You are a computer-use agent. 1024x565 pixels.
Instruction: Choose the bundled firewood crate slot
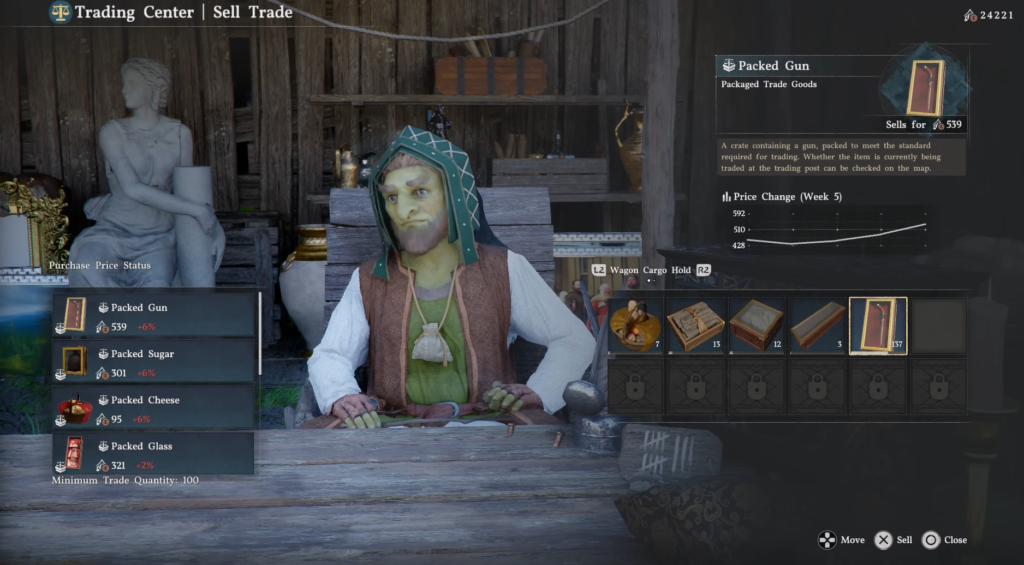(x=696, y=326)
